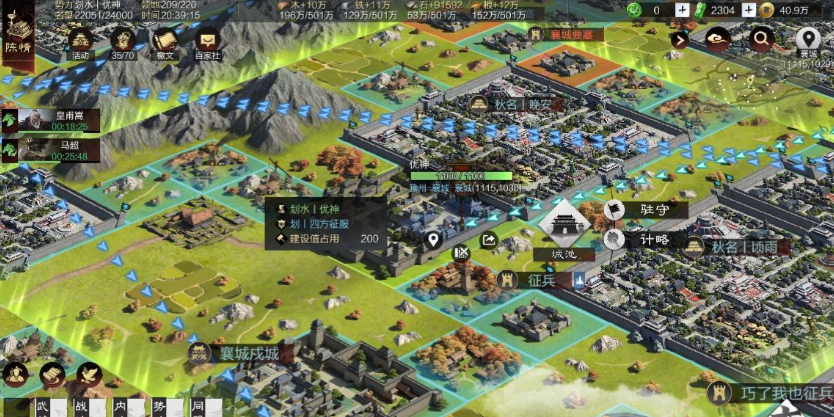Open the cloud-pattern map view button

(x=717, y=40)
